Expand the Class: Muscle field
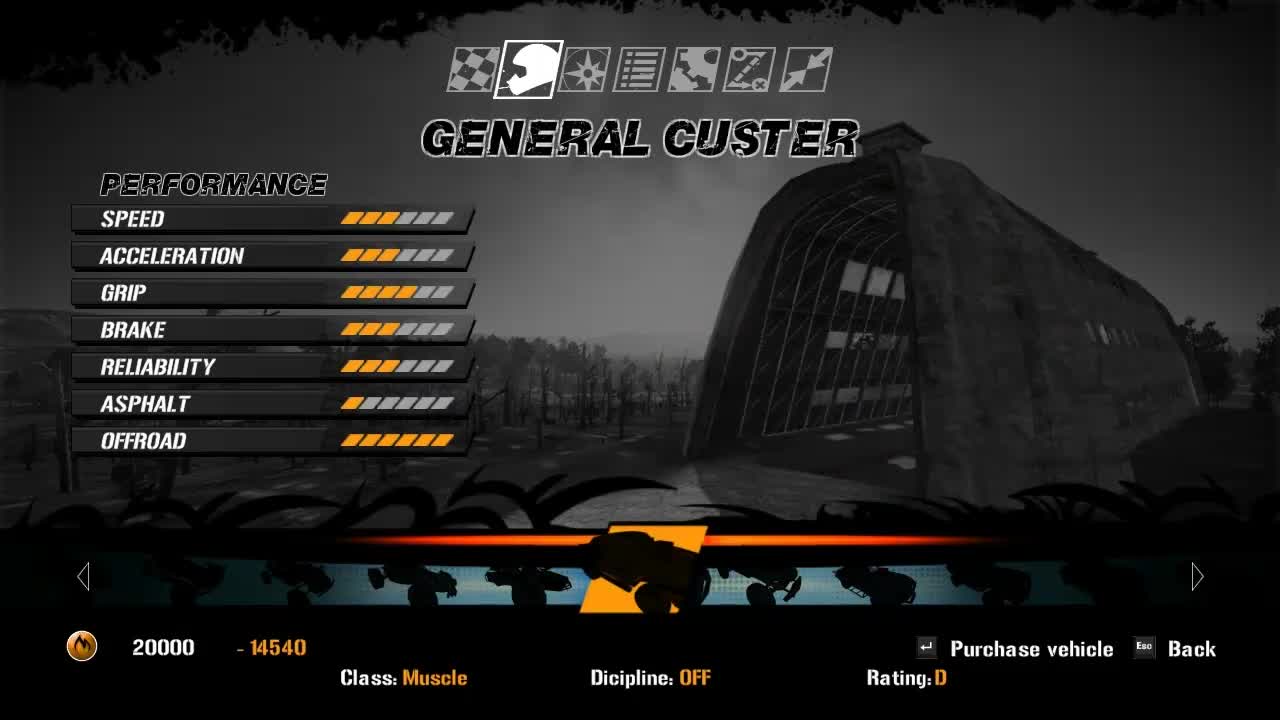The width and height of the screenshot is (1280, 720). pyautogui.click(x=404, y=677)
